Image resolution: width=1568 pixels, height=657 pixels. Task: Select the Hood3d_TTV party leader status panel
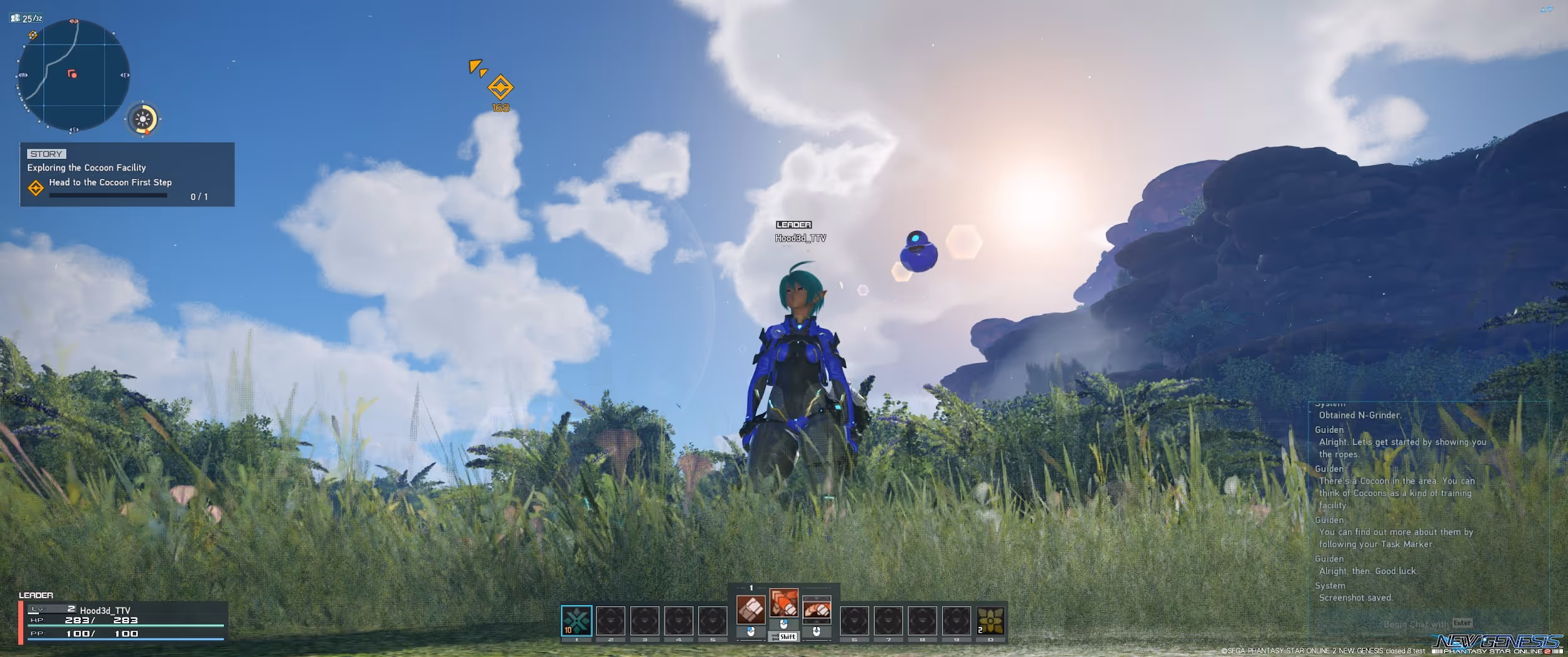coord(122,621)
